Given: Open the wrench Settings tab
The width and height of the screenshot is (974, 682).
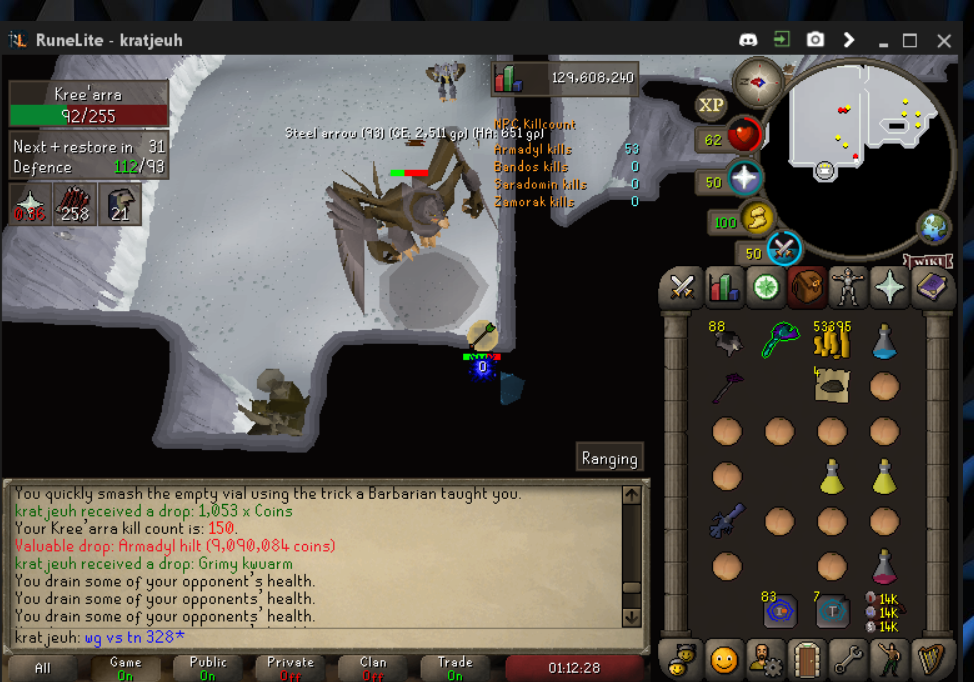Looking at the screenshot, I should [848, 660].
